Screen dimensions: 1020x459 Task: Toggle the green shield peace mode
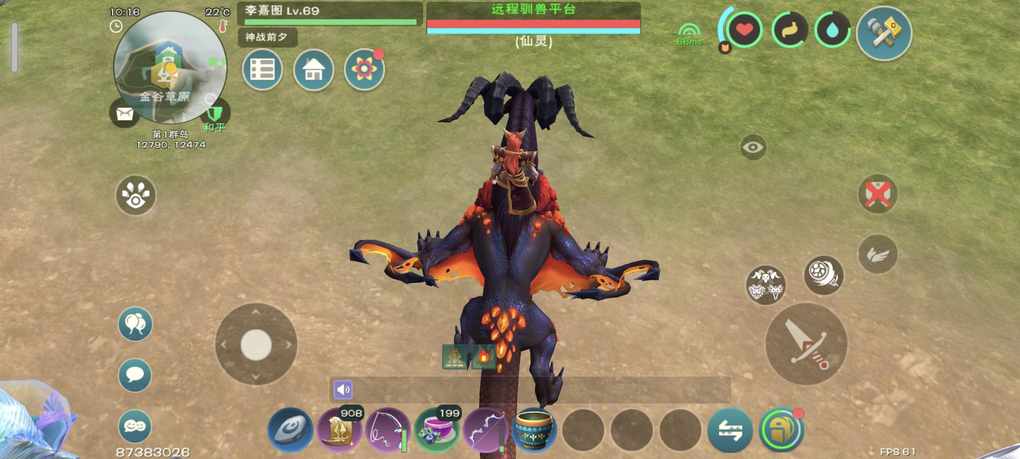(214, 112)
